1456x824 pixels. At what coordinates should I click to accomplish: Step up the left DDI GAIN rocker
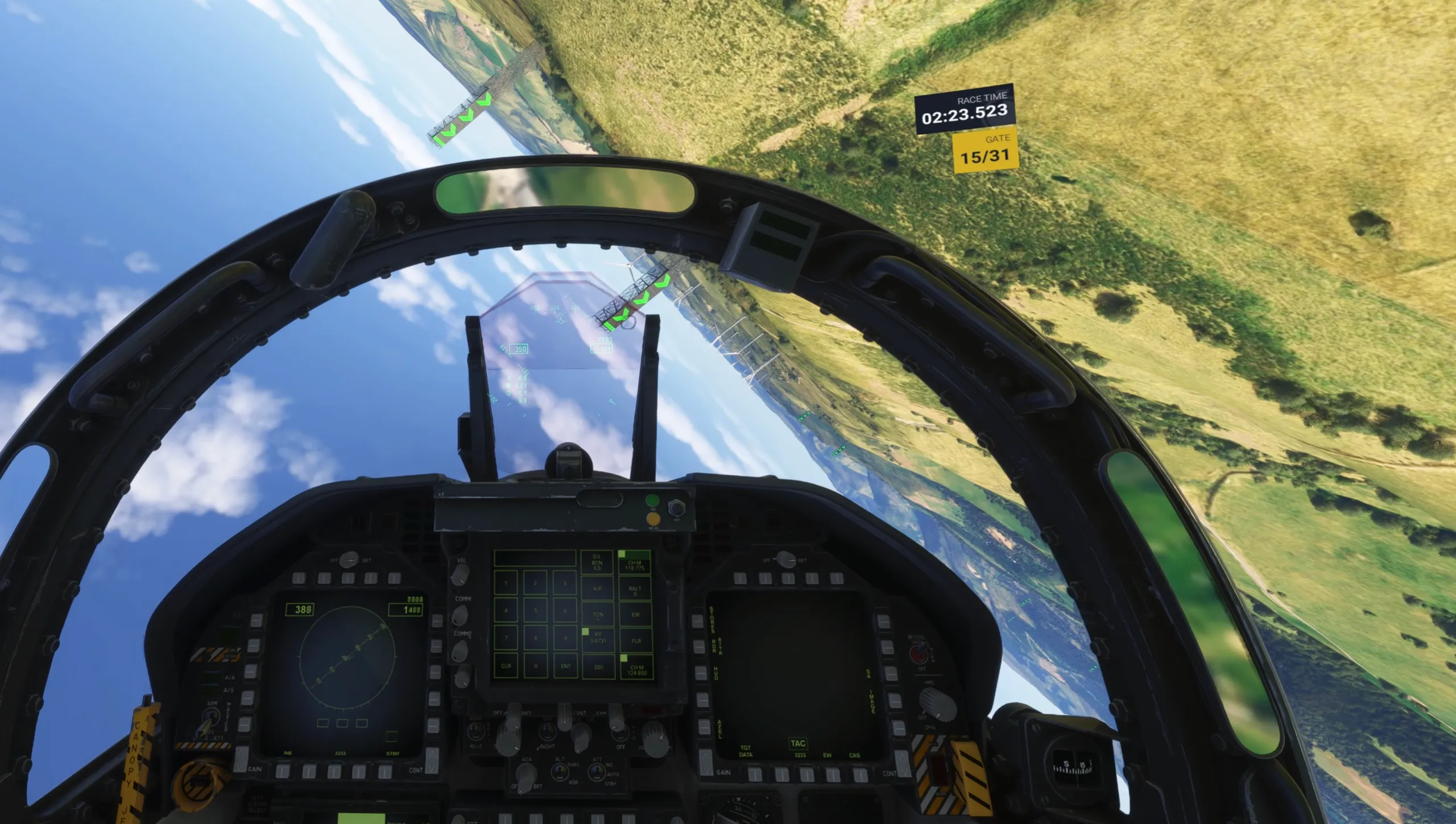(241, 751)
